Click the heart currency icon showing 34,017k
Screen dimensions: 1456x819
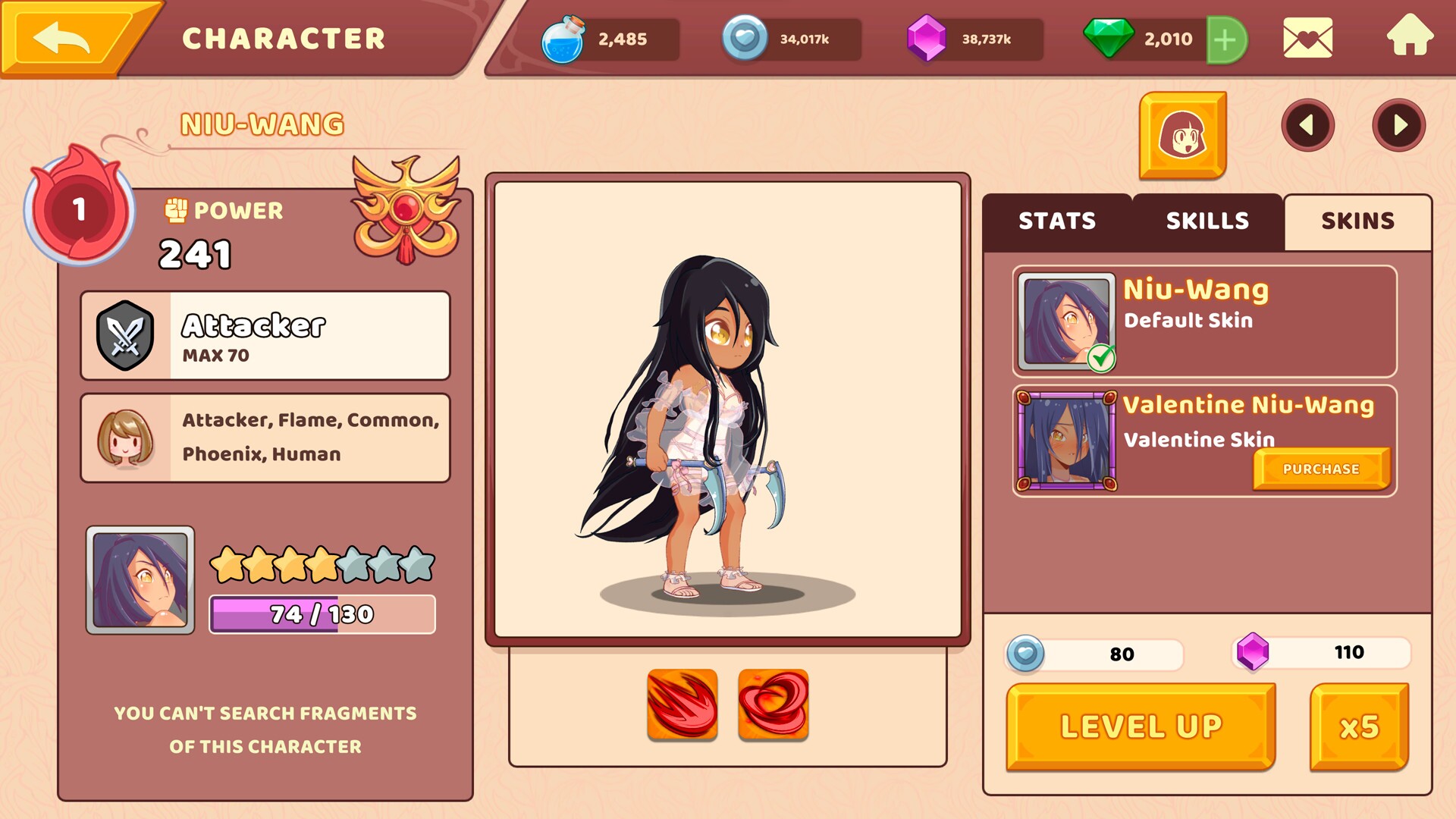(x=747, y=39)
